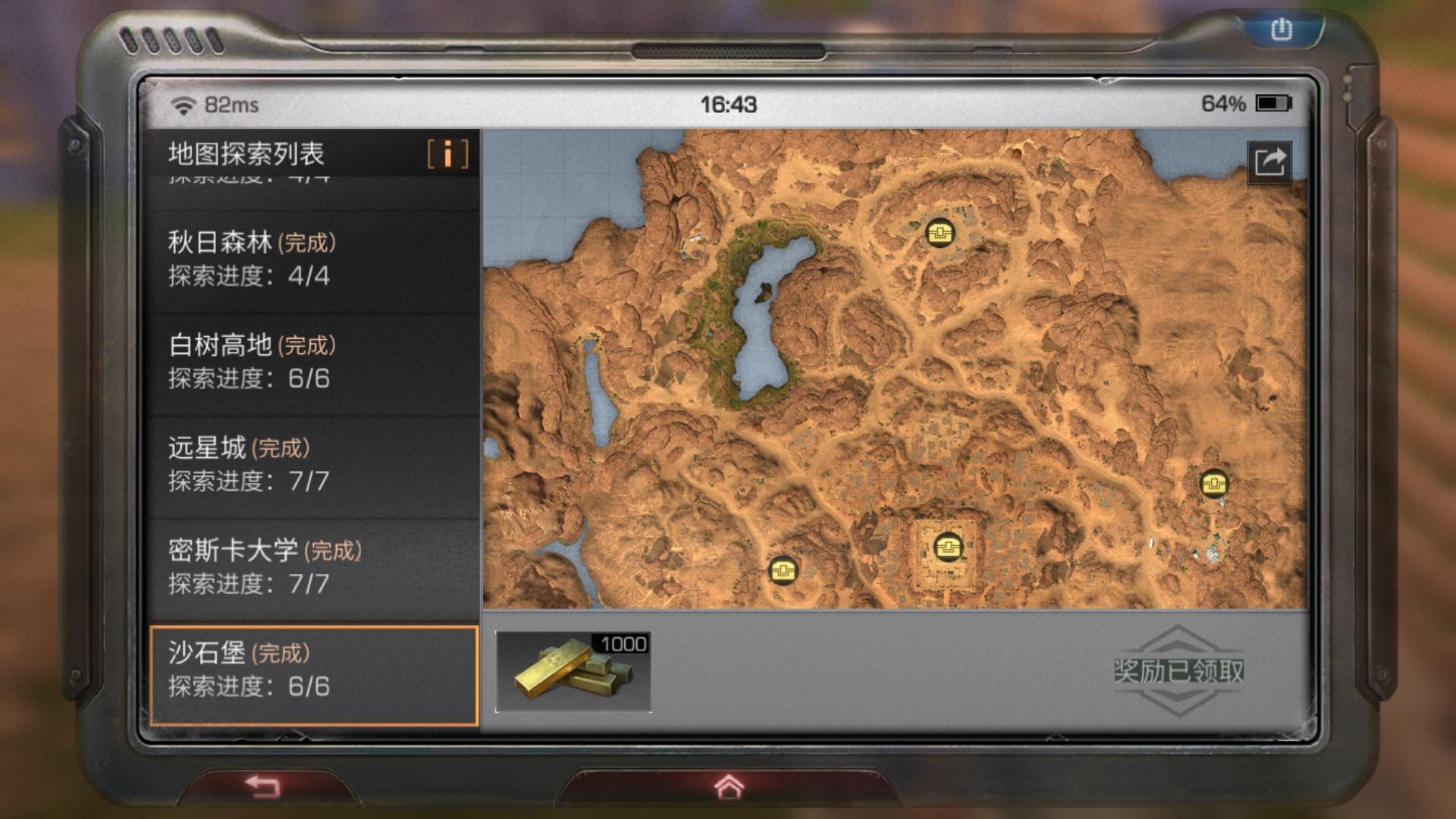
Task: Tap the red back arrow button
Action: tap(264, 786)
